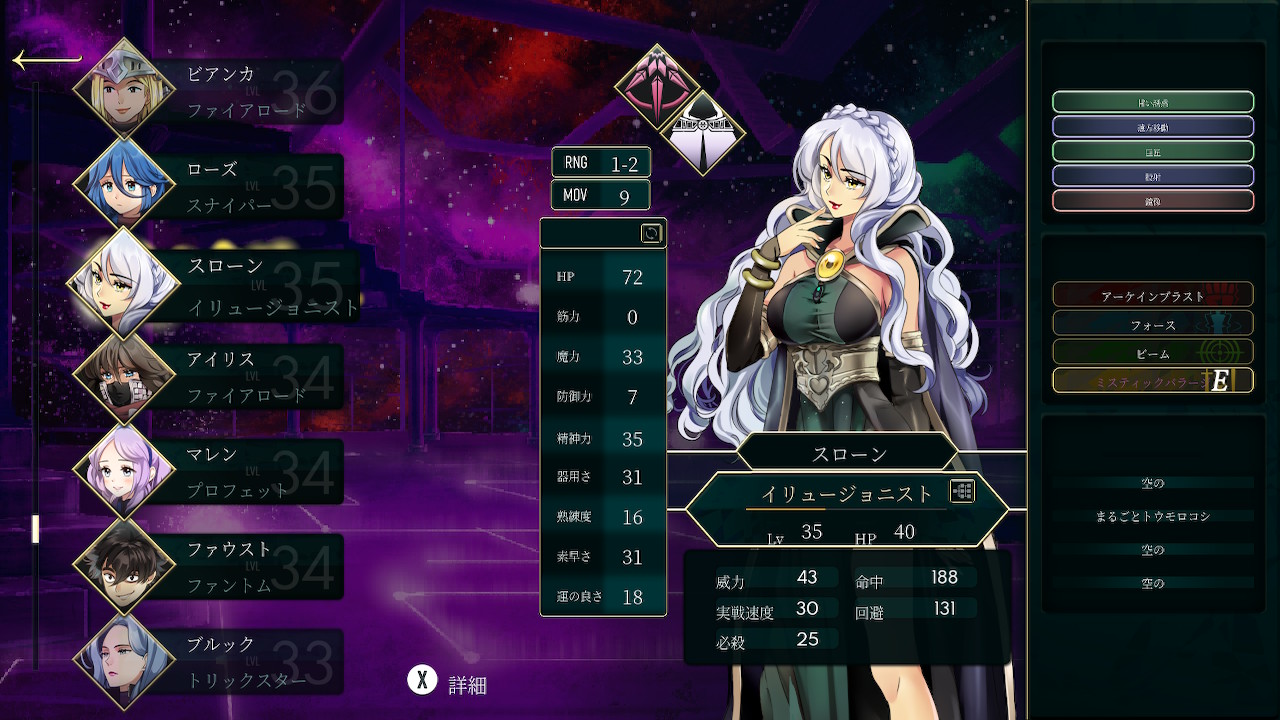Choose the フォース spell
This screenshot has height=720, width=1280.
pos(1152,324)
